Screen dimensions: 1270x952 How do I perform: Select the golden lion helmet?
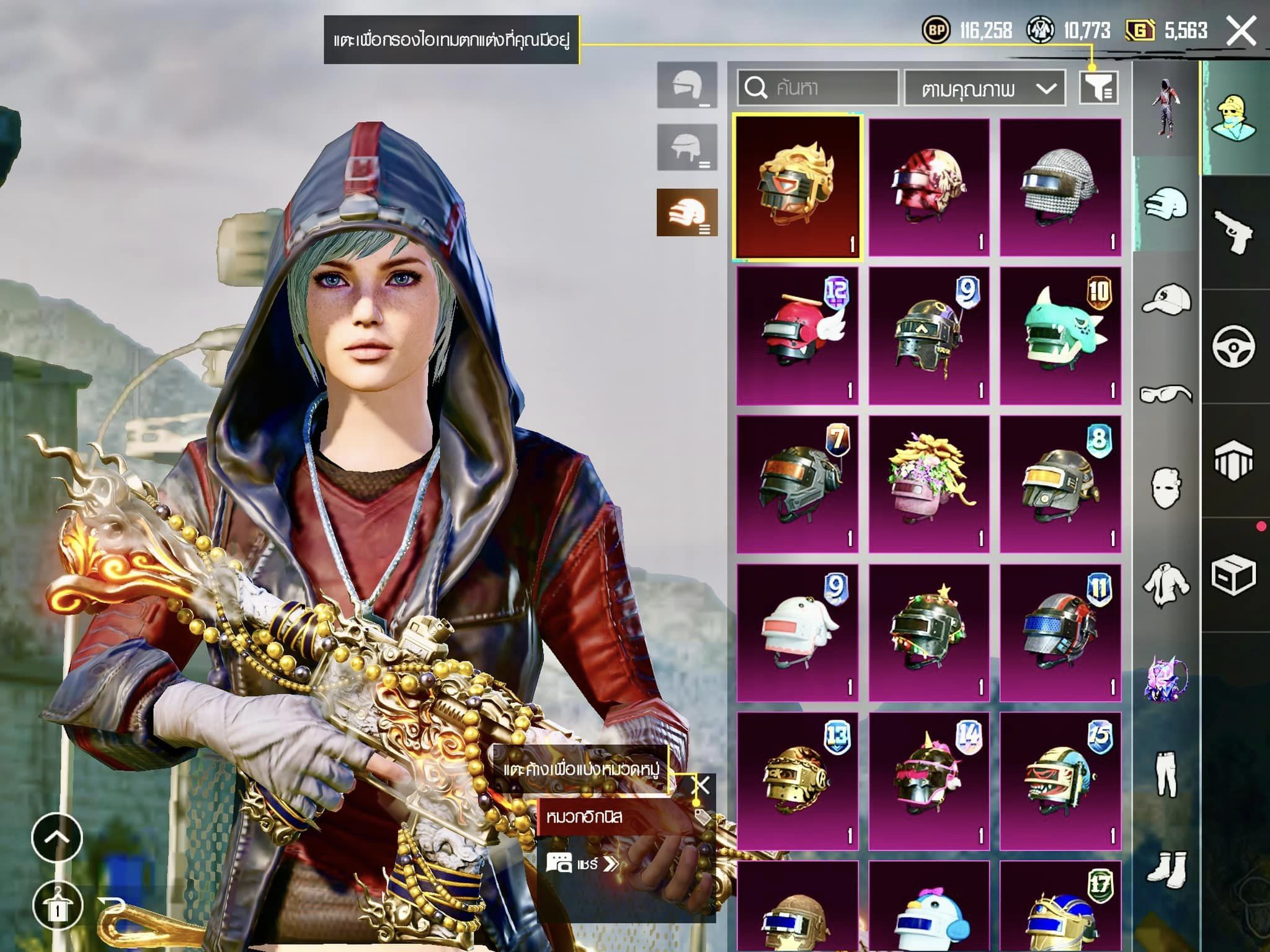coord(797,186)
